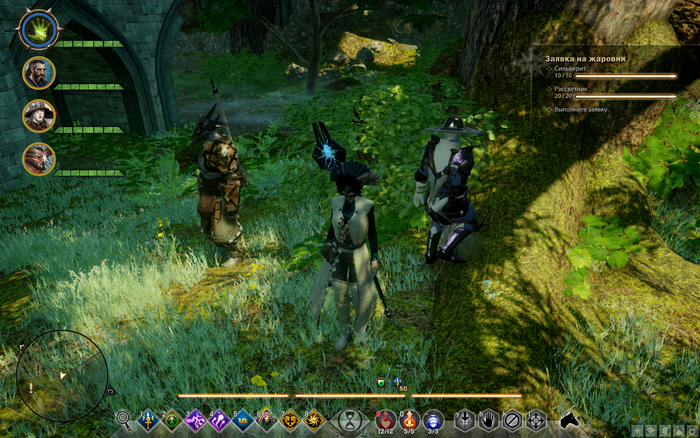Open the hourglass tactical pause button

tap(350, 421)
